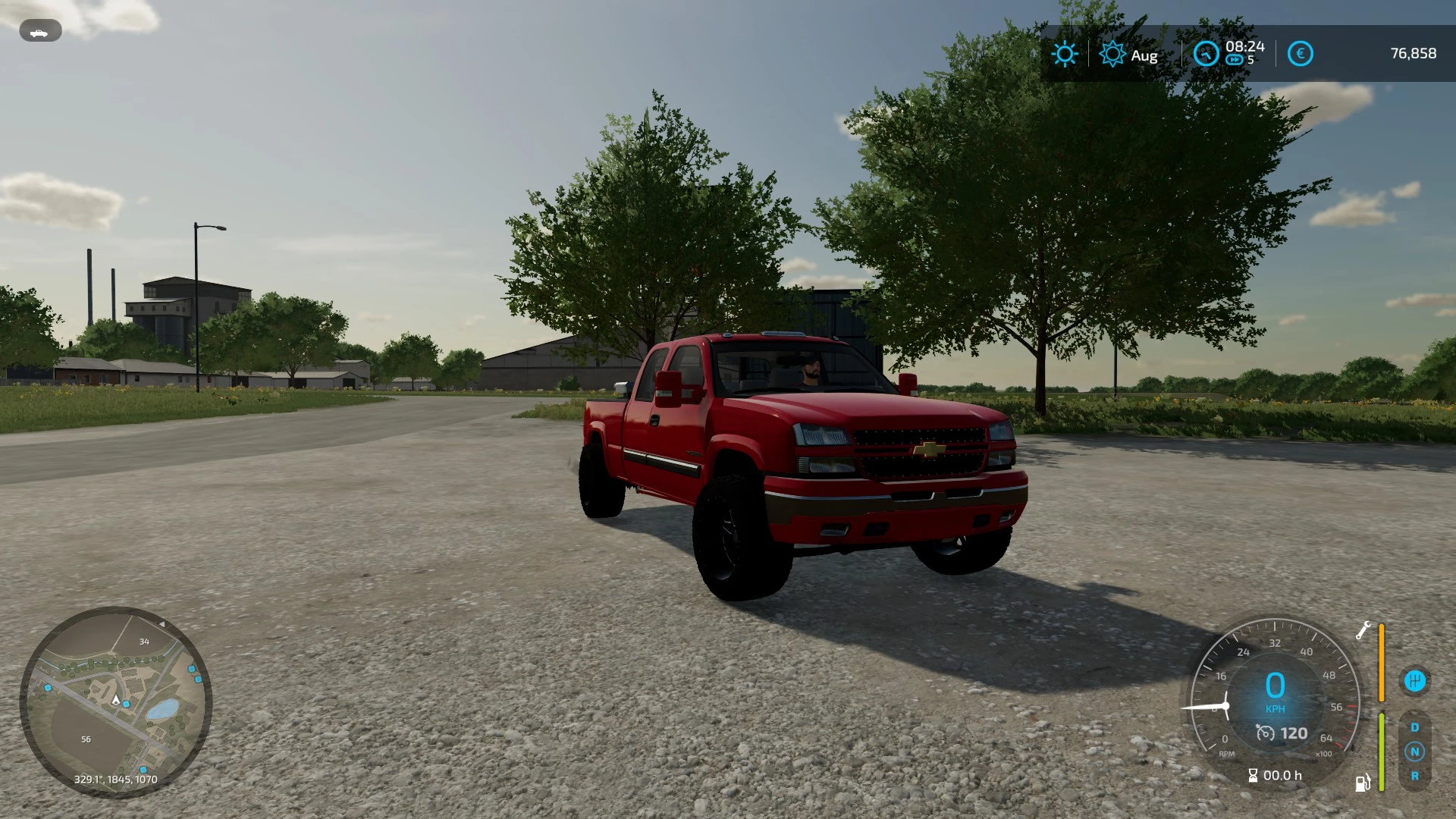Click the wrench vehicle damage icon
The height and width of the screenshot is (819, 1456).
tap(1365, 629)
